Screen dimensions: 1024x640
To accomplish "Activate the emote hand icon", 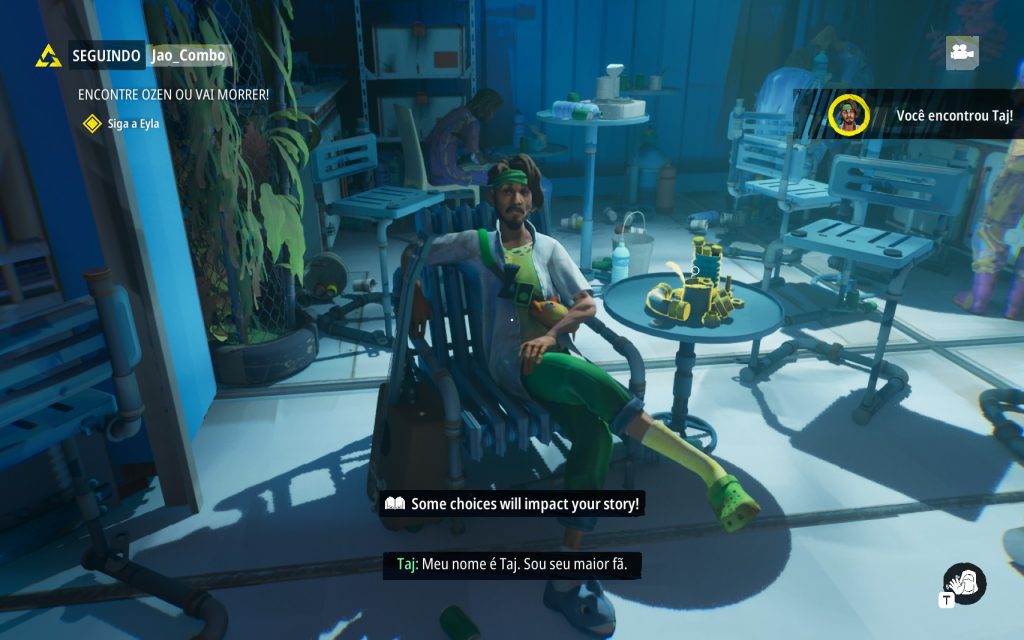I will click(965, 584).
